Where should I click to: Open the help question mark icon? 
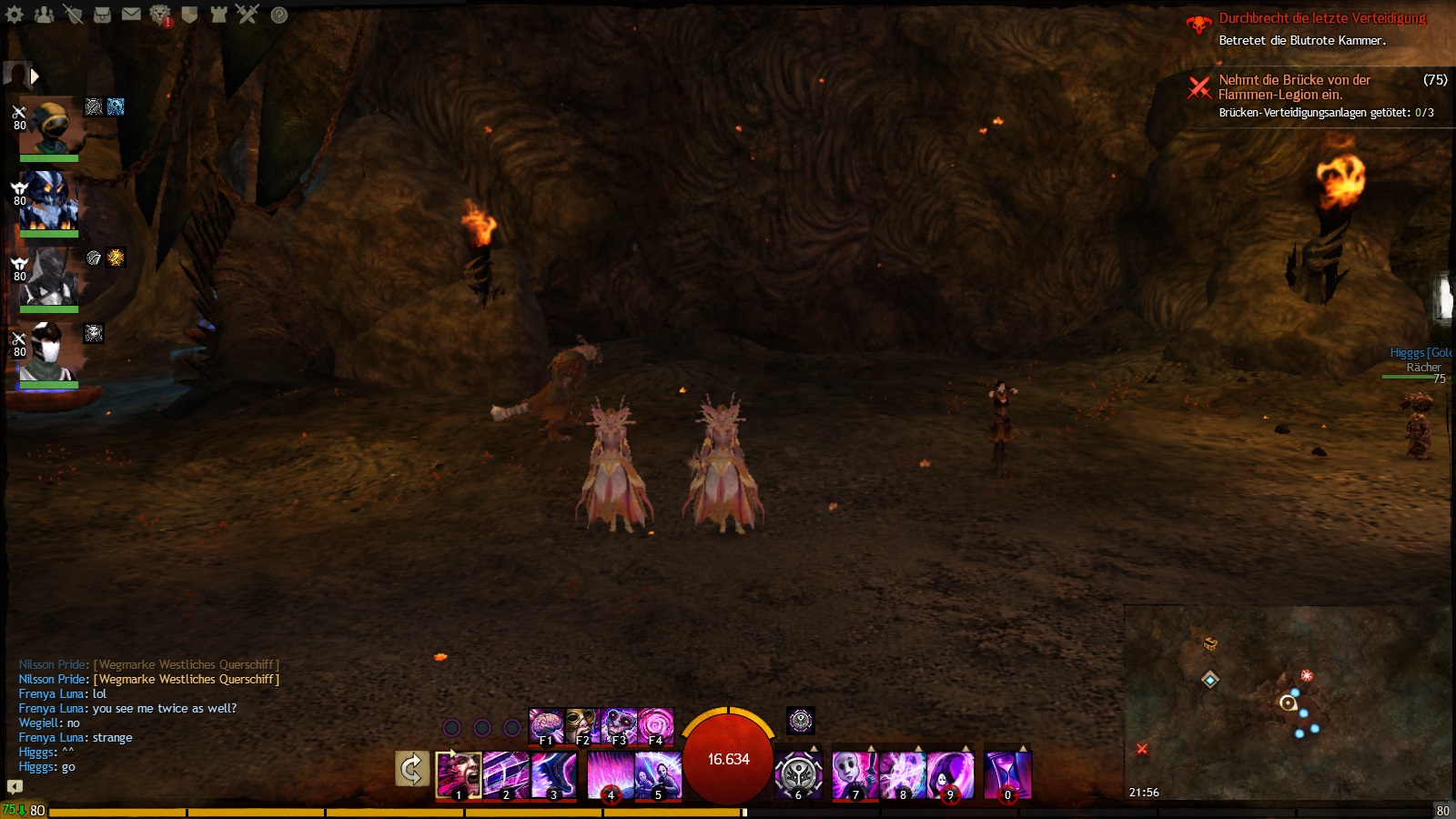(279, 15)
